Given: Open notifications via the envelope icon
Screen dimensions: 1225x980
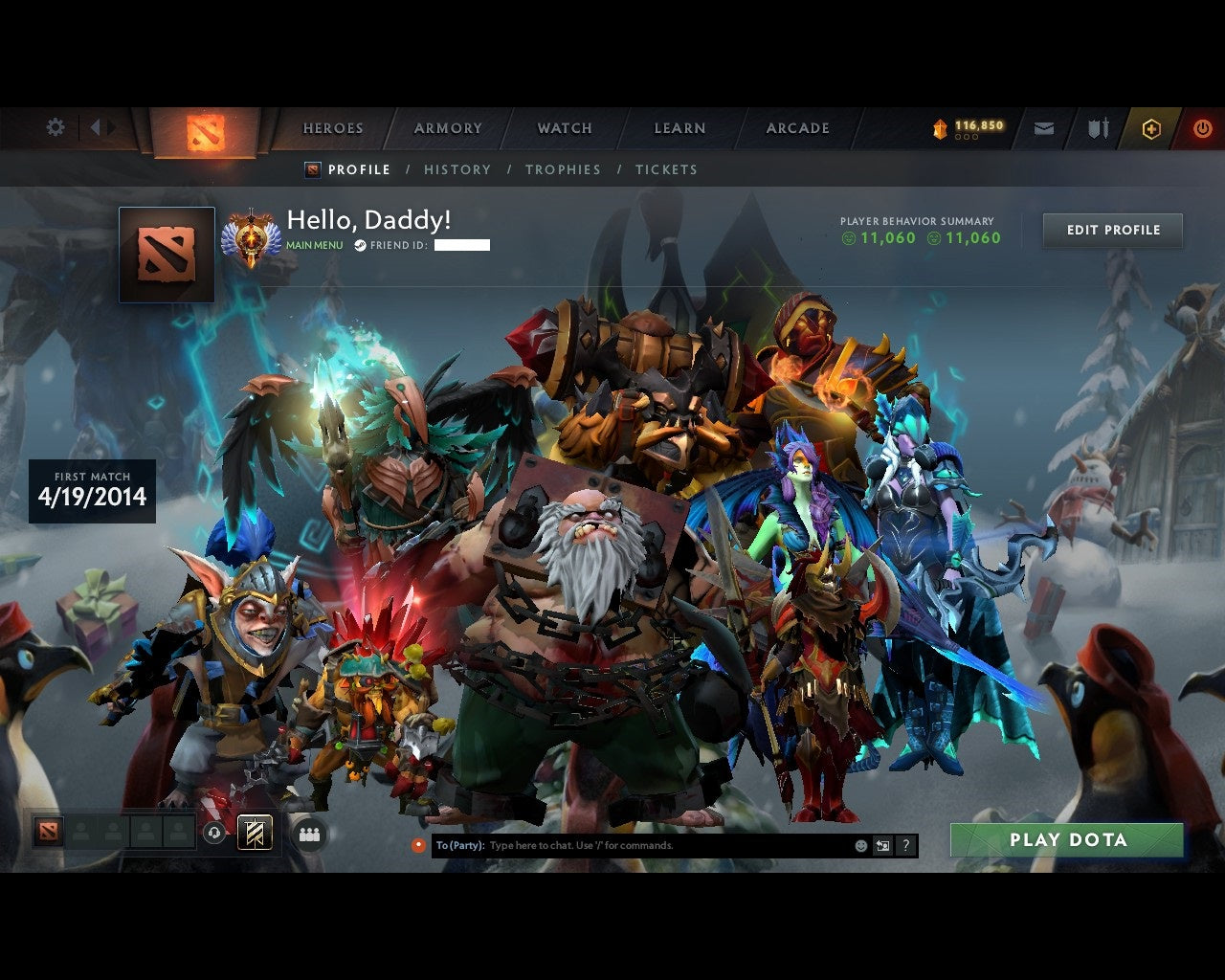Looking at the screenshot, I should coord(1044,127).
